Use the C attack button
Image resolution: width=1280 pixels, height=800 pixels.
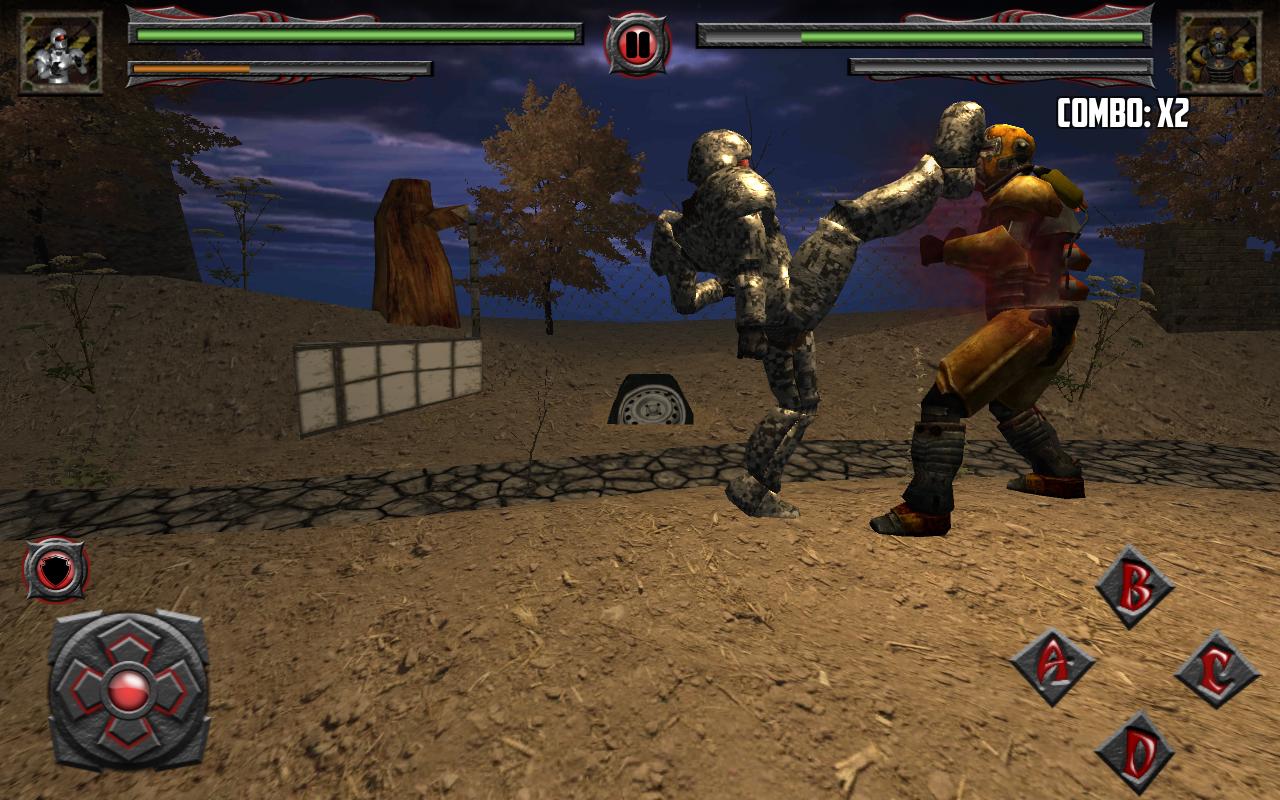coord(1216,670)
